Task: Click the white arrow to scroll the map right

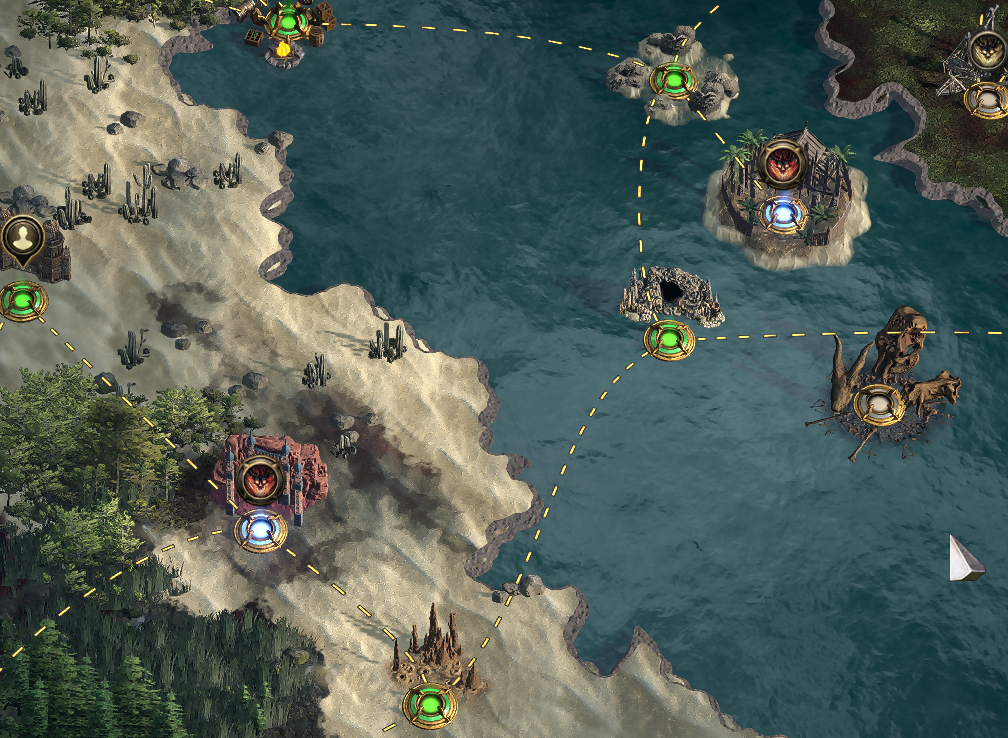Action: (x=965, y=558)
